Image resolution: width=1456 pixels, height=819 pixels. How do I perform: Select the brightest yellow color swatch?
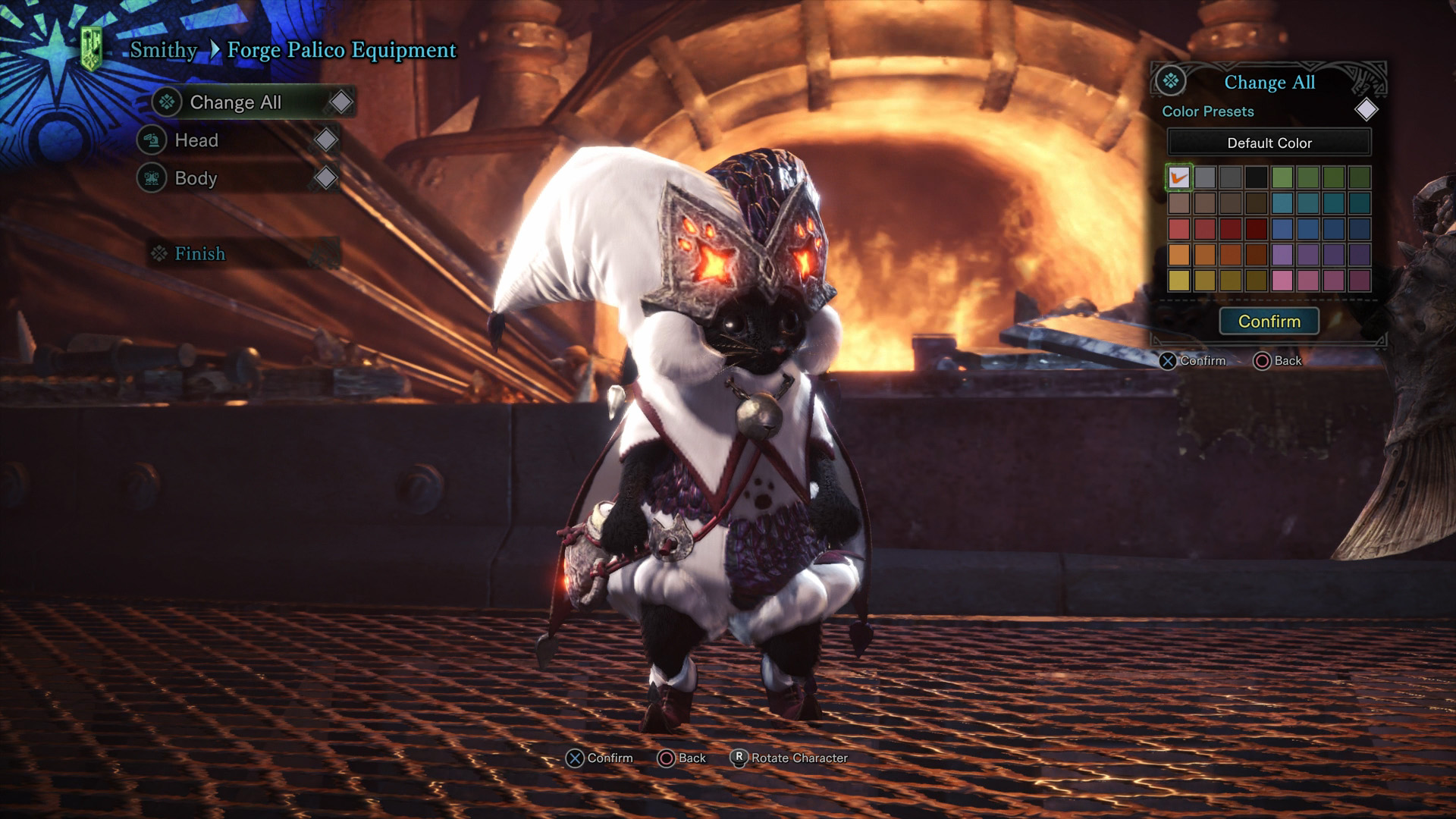1179,281
